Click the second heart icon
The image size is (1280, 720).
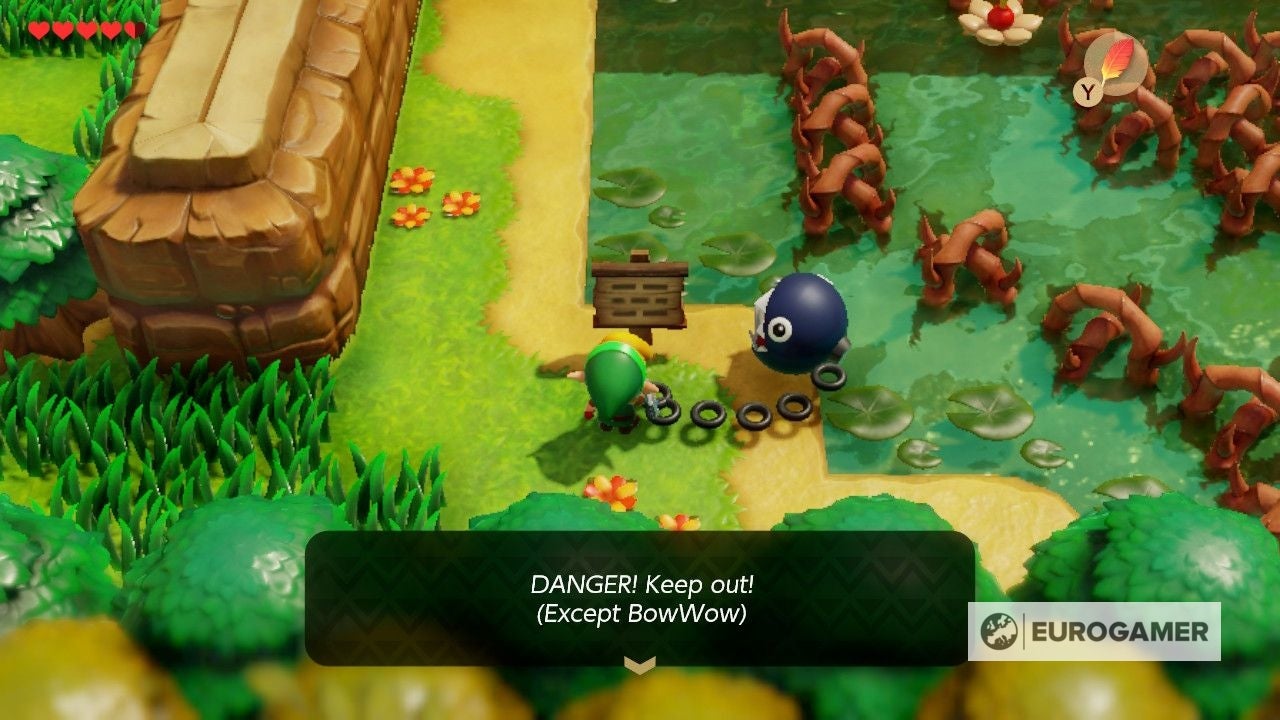[63, 30]
